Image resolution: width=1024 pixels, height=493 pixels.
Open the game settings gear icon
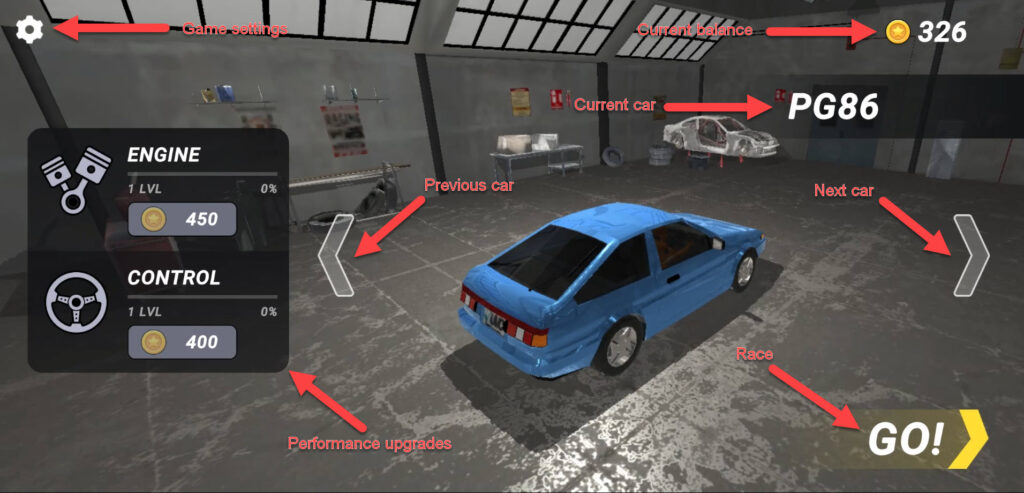30,30
